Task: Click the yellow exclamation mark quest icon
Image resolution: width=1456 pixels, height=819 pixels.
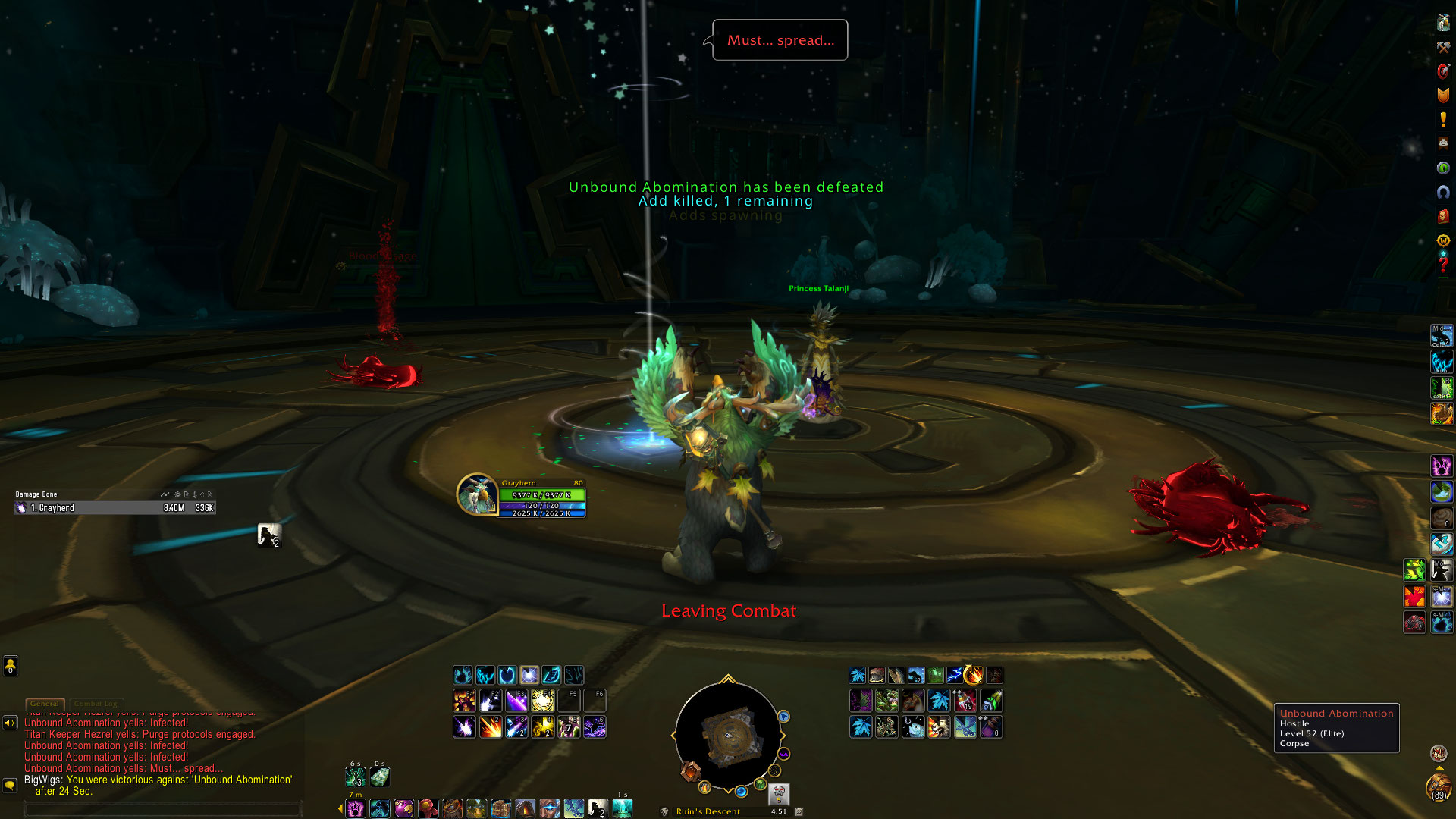Action: tap(1443, 119)
